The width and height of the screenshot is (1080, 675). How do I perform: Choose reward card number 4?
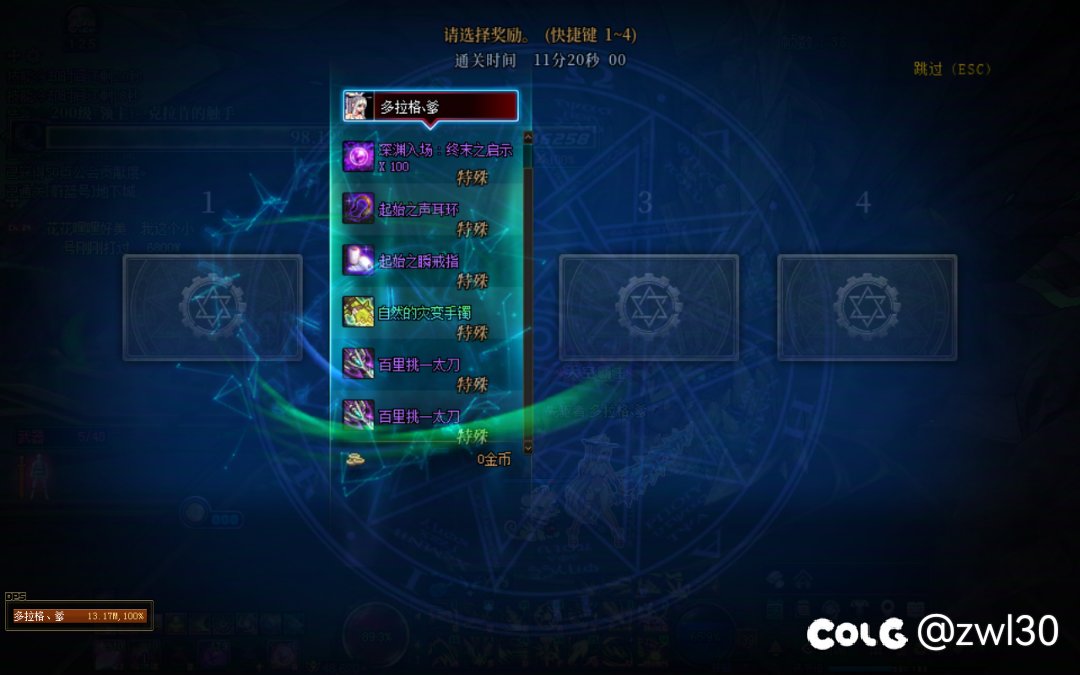click(x=867, y=307)
